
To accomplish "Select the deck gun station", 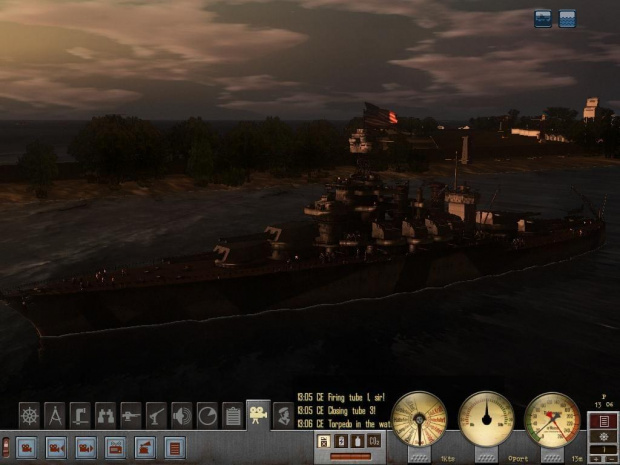I will (131, 415).
